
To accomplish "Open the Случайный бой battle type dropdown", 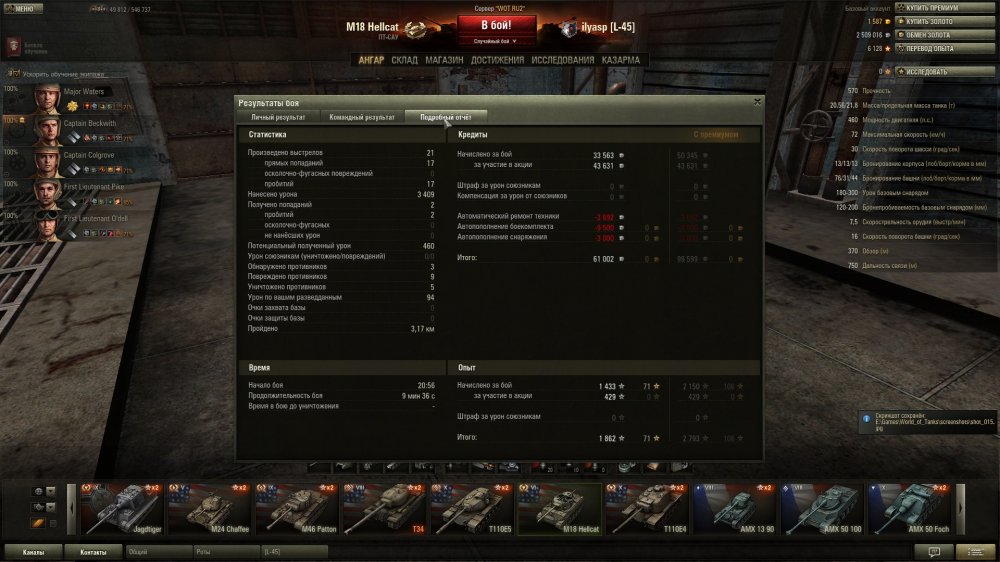I will pos(500,41).
